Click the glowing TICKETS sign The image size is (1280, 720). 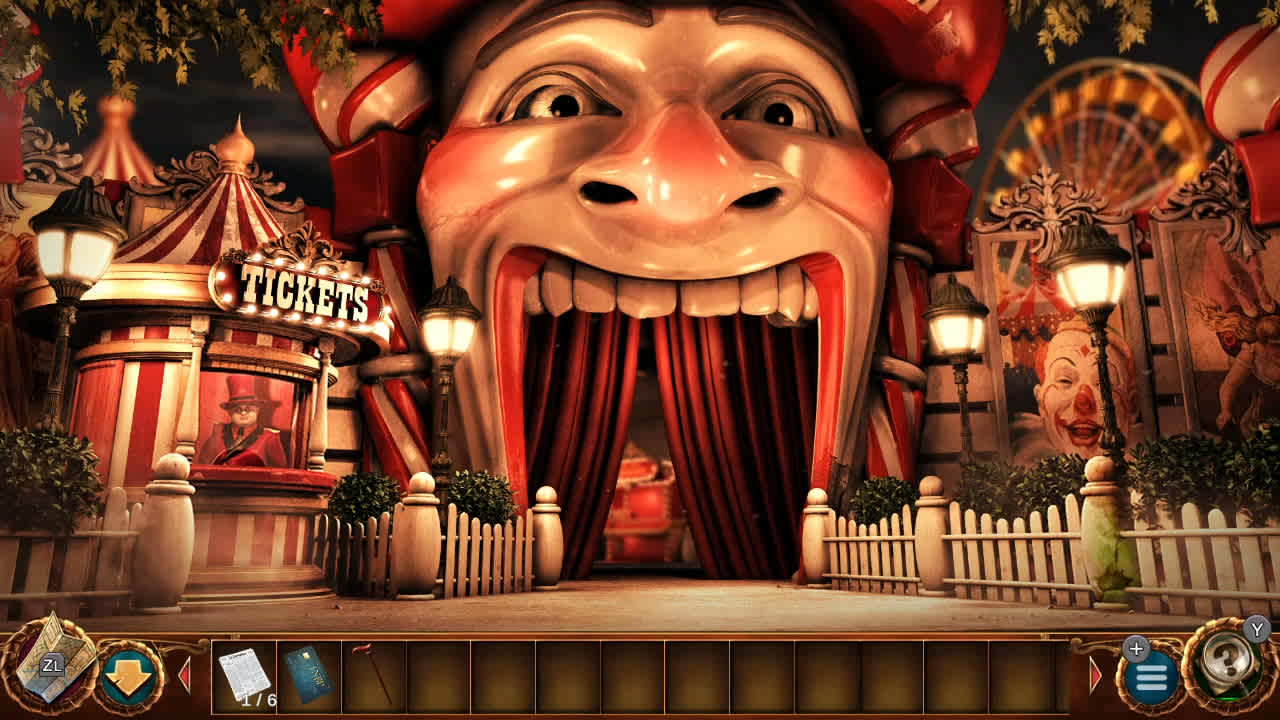[296, 291]
